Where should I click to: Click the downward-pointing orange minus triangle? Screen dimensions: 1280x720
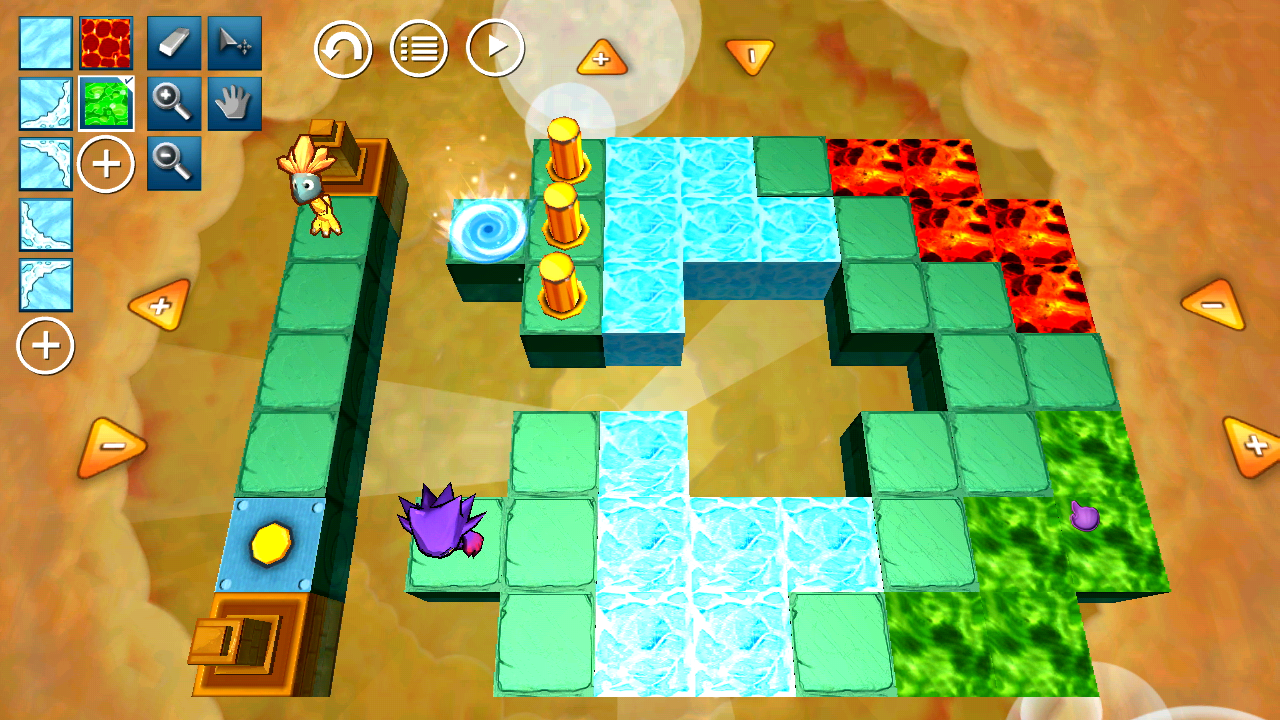click(750, 56)
